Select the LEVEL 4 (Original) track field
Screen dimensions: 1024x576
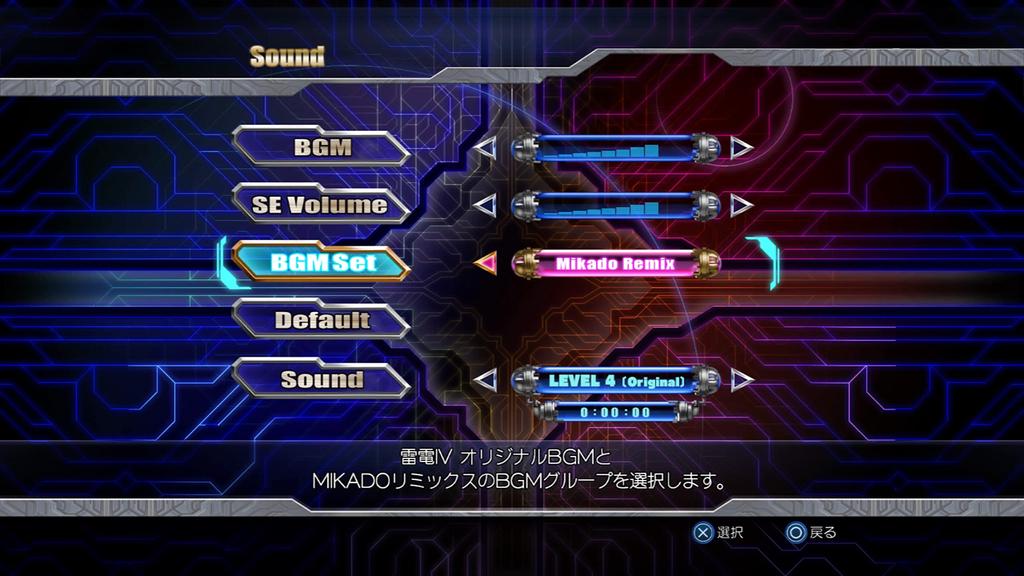(x=615, y=380)
